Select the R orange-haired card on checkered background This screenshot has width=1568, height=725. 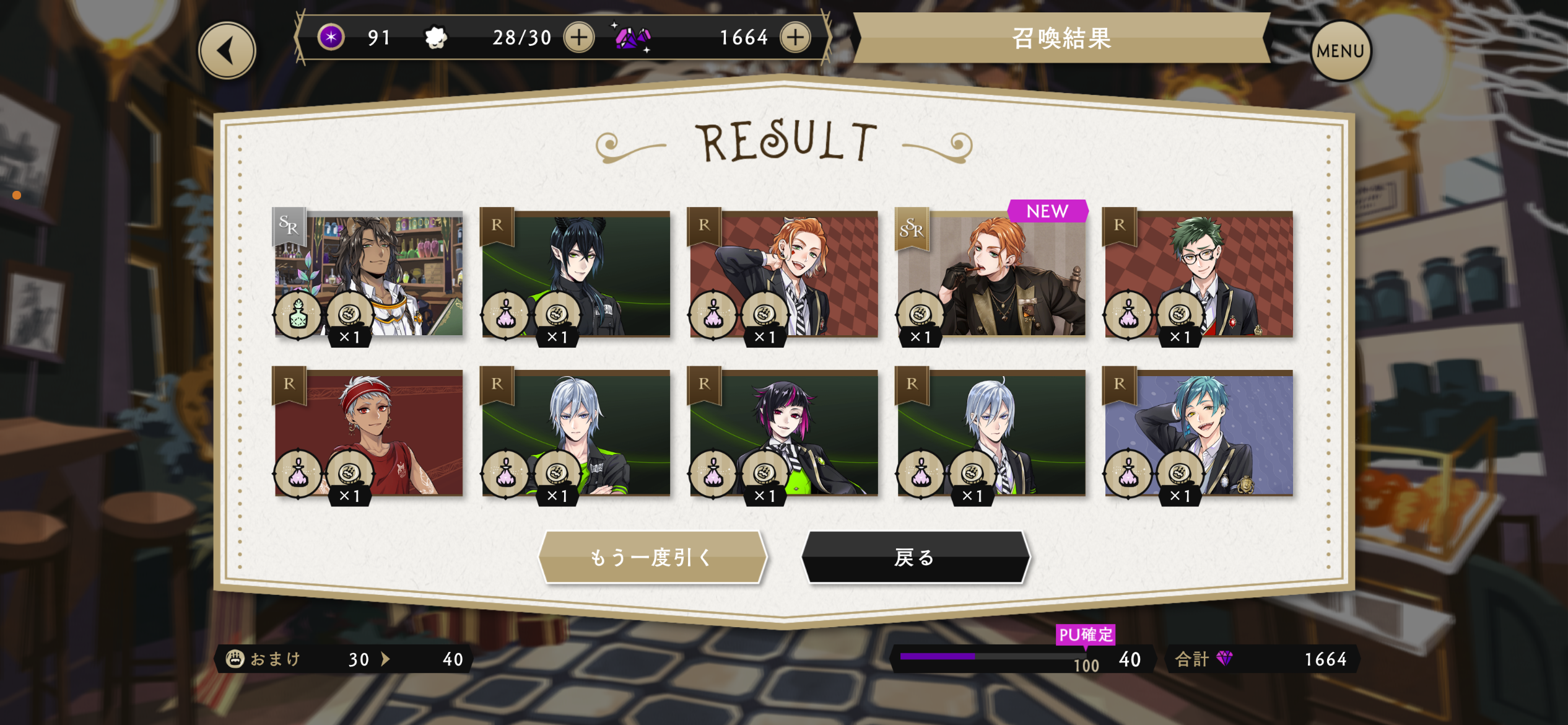tap(783, 274)
